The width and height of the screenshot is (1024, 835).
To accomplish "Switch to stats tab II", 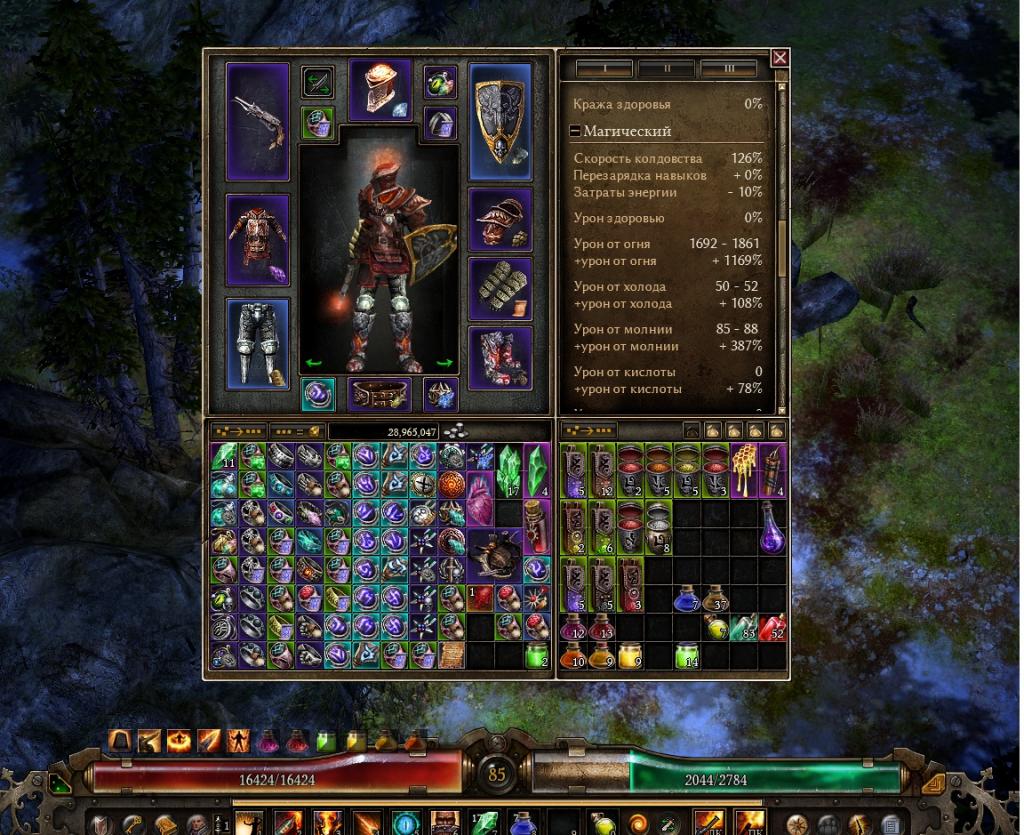I will [666, 69].
